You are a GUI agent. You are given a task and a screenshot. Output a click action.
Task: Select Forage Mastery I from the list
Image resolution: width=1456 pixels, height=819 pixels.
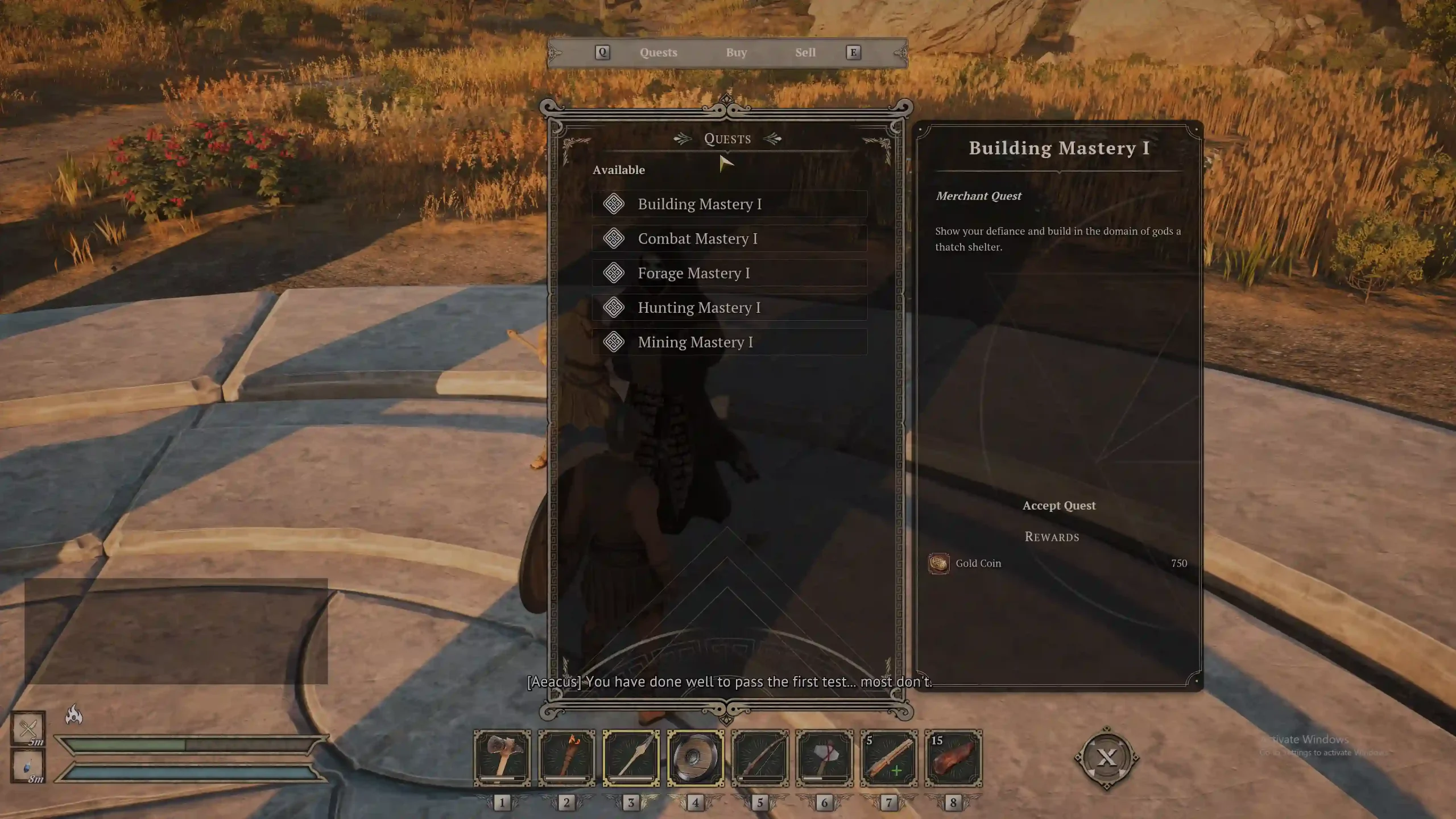click(x=729, y=274)
